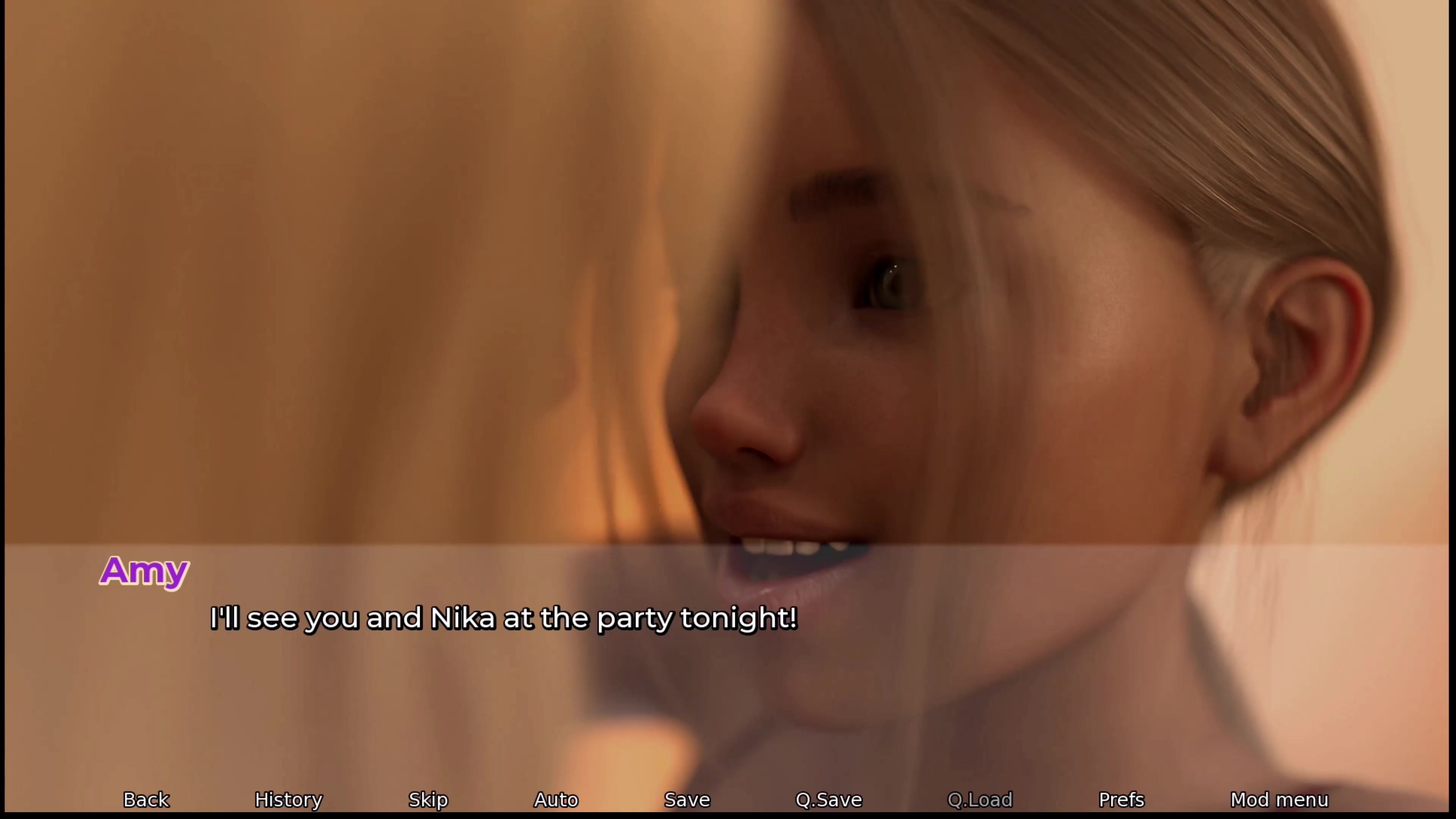
Task: Go Back to the previous line
Action: pos(146,800)
